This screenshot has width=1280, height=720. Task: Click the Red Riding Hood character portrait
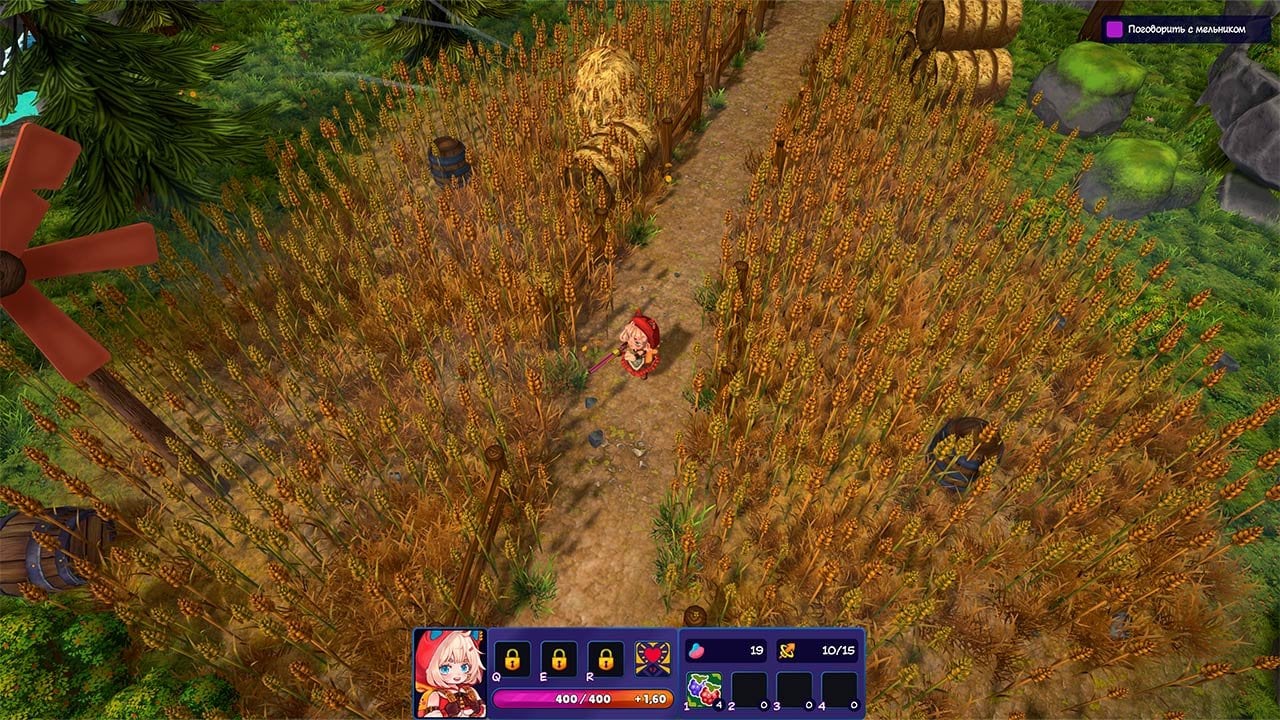[449, 672]
